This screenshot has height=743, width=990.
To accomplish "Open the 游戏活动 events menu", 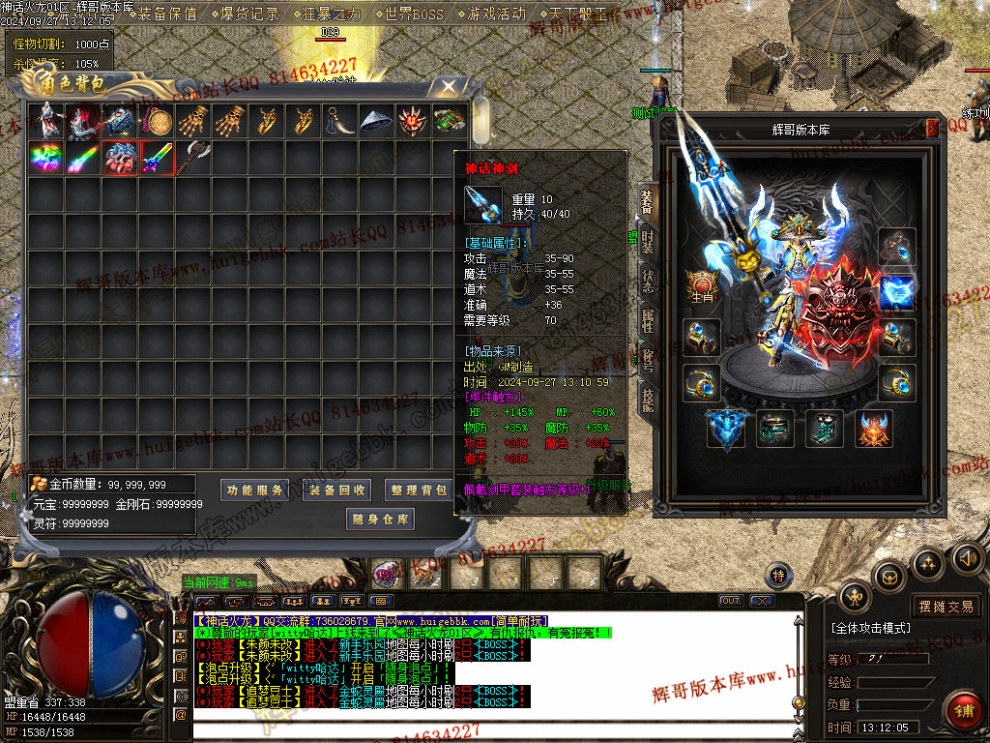I will (x=495, y=14).
